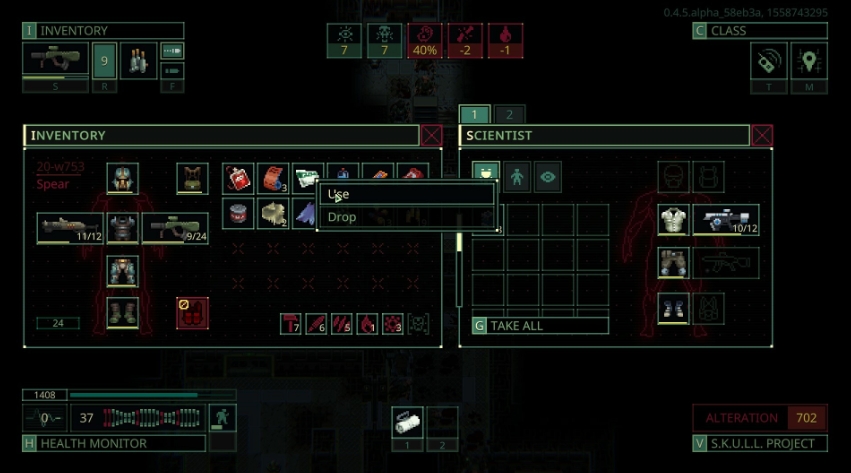Select the equipped weapon with 9/24 ammo
Screen dimensions: 851x473
175,228
